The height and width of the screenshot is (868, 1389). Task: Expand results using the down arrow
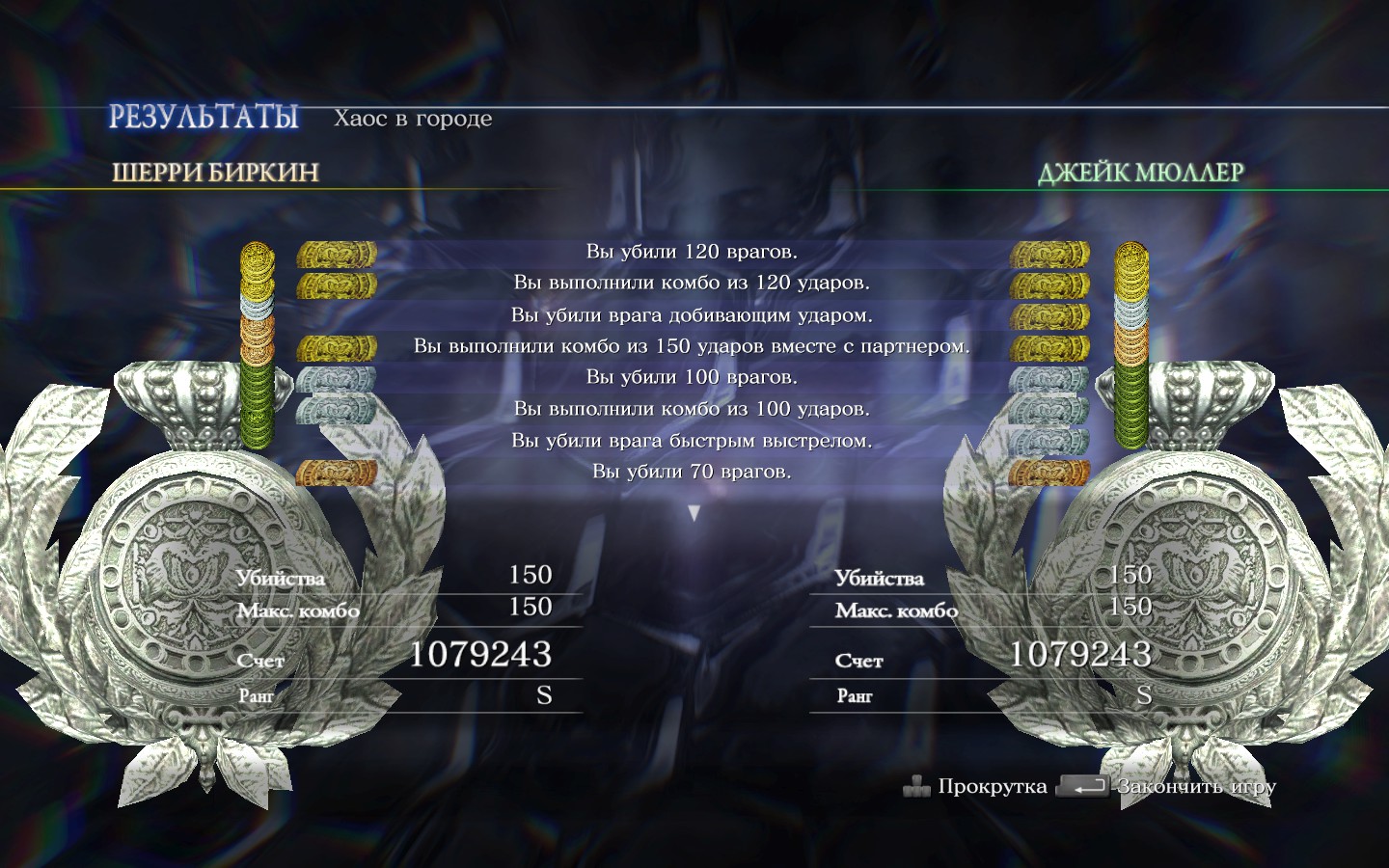click(693, 512)
